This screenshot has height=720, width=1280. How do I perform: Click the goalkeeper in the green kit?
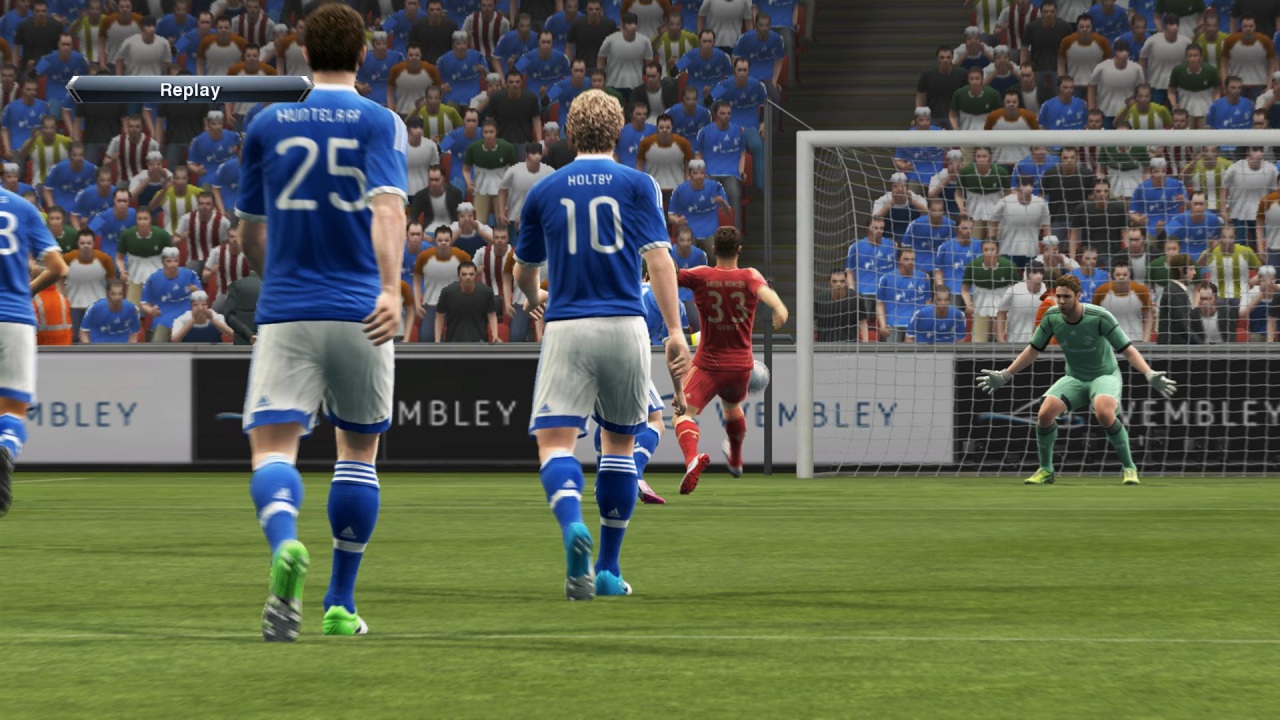coord(1075,370)
